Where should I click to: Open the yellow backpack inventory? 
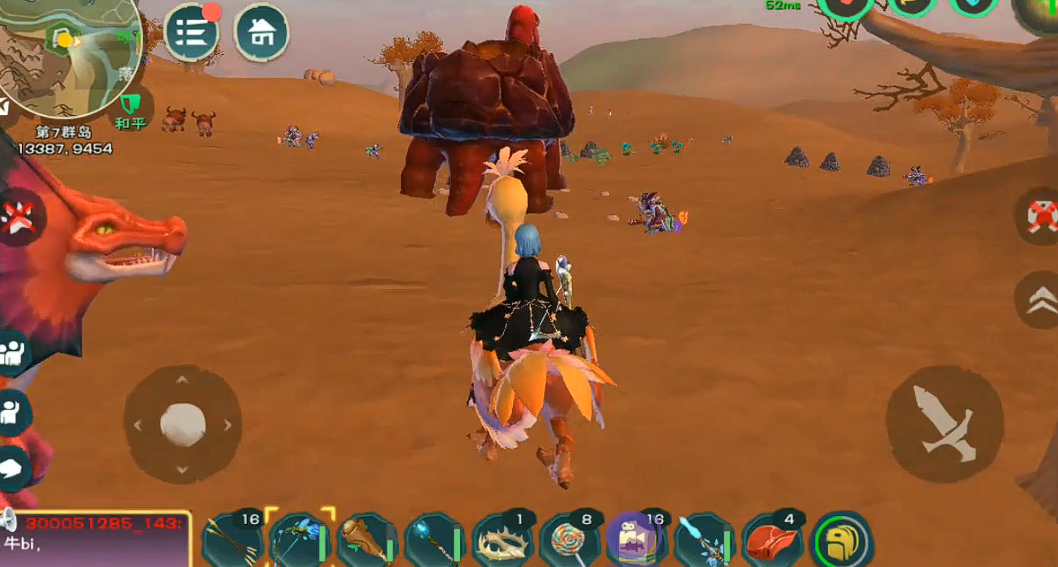(842, 541)
